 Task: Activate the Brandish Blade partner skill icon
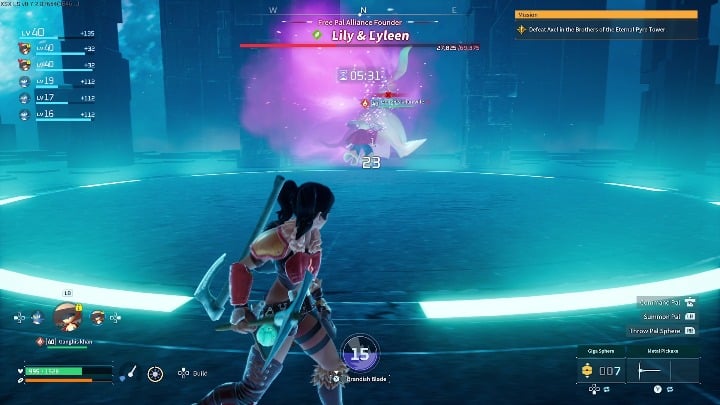coord(359,352)
